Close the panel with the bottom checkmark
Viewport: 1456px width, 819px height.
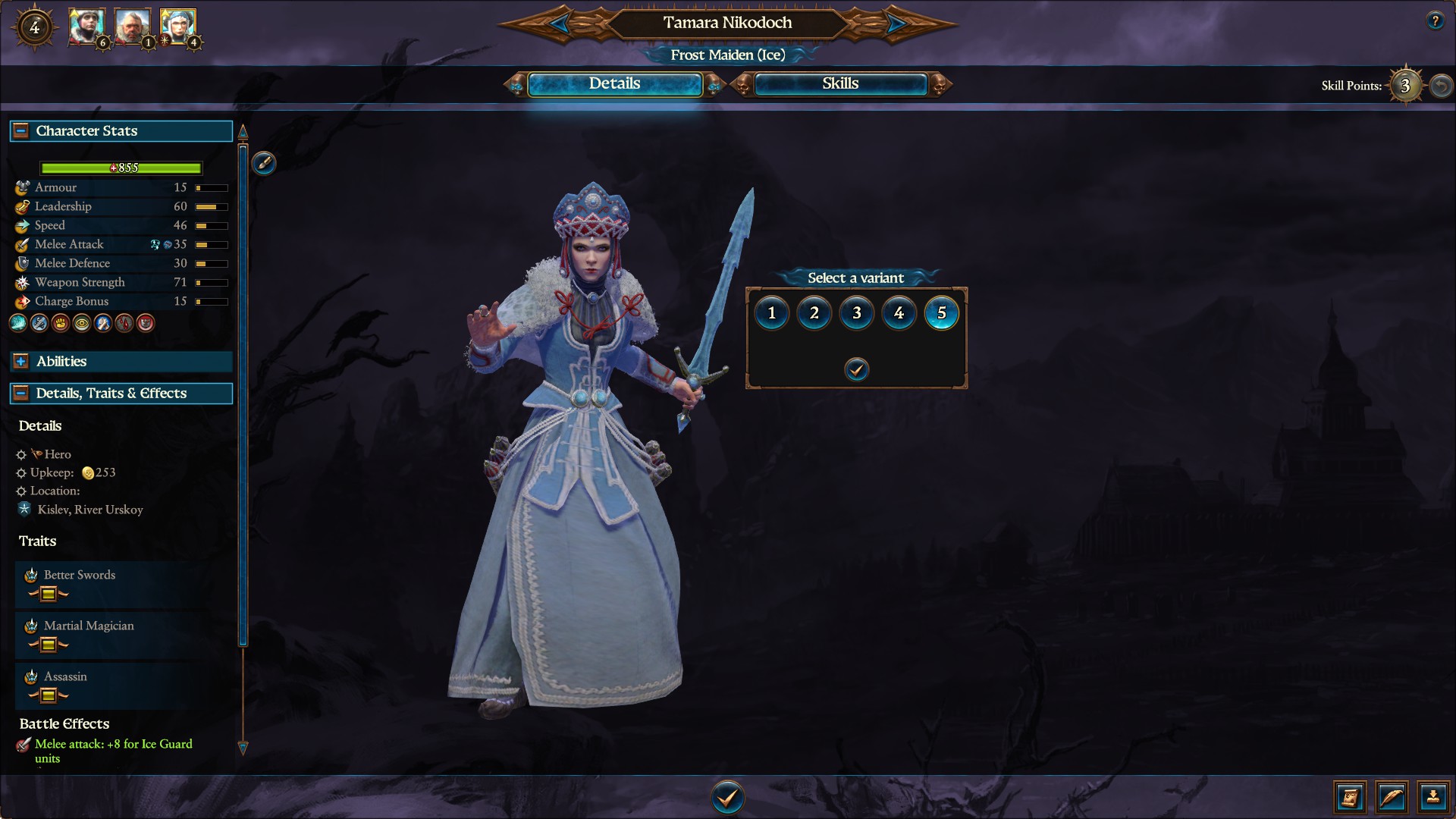tap(727, 798)
